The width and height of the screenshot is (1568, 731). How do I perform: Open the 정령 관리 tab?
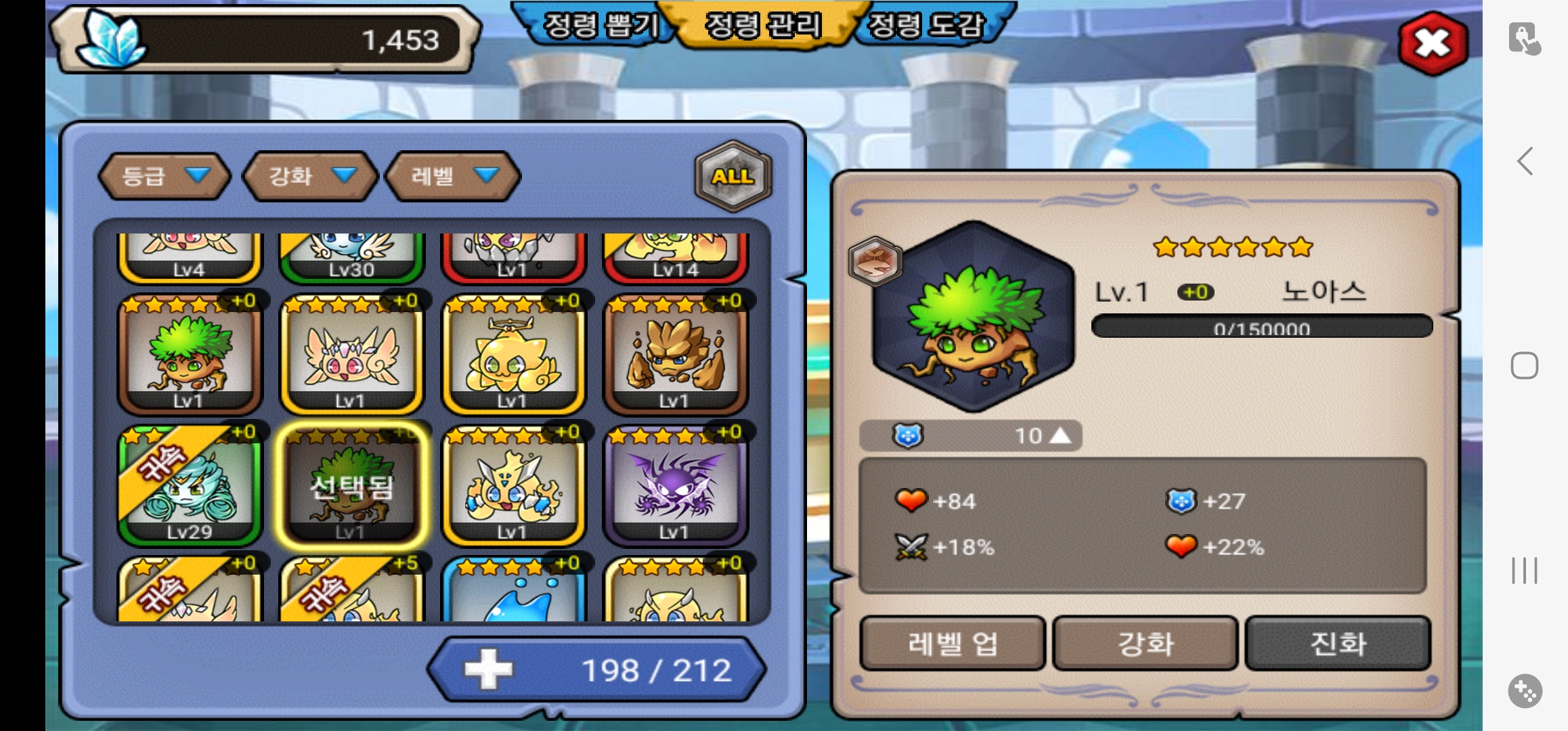pyautogui.click(x=763, y=26)
